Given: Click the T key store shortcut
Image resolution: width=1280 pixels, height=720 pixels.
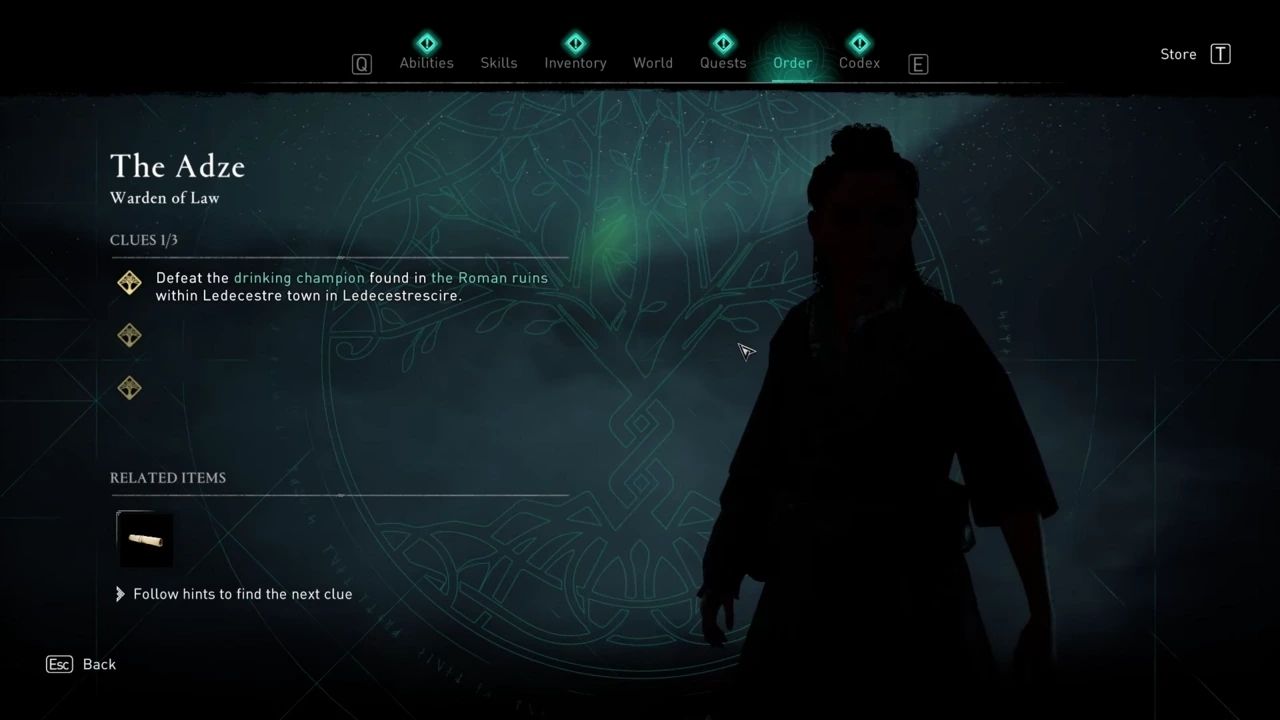Looking at the screenshot, I should 1220,55.
